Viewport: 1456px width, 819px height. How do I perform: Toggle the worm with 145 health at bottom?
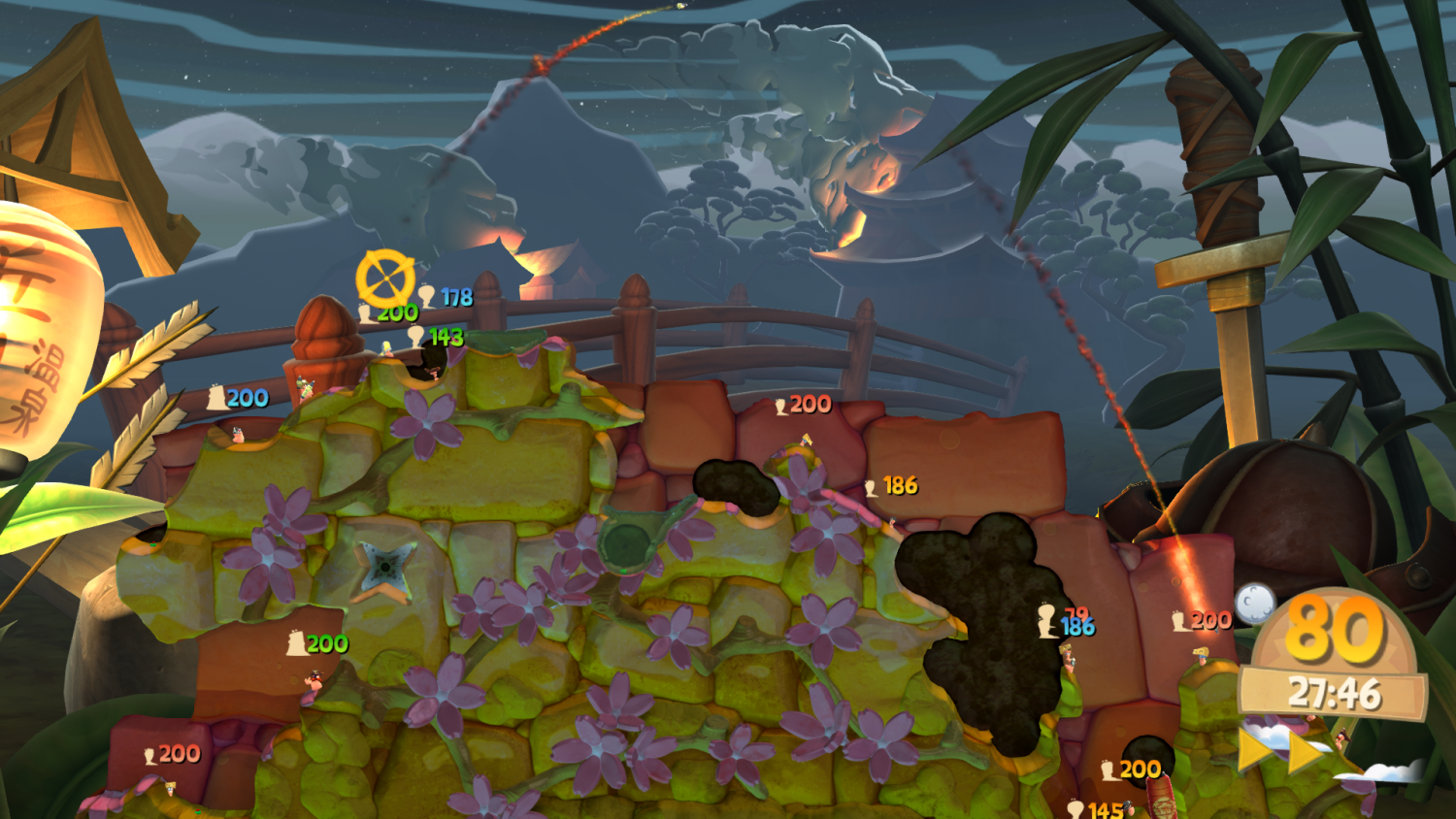click(1126, 810)
